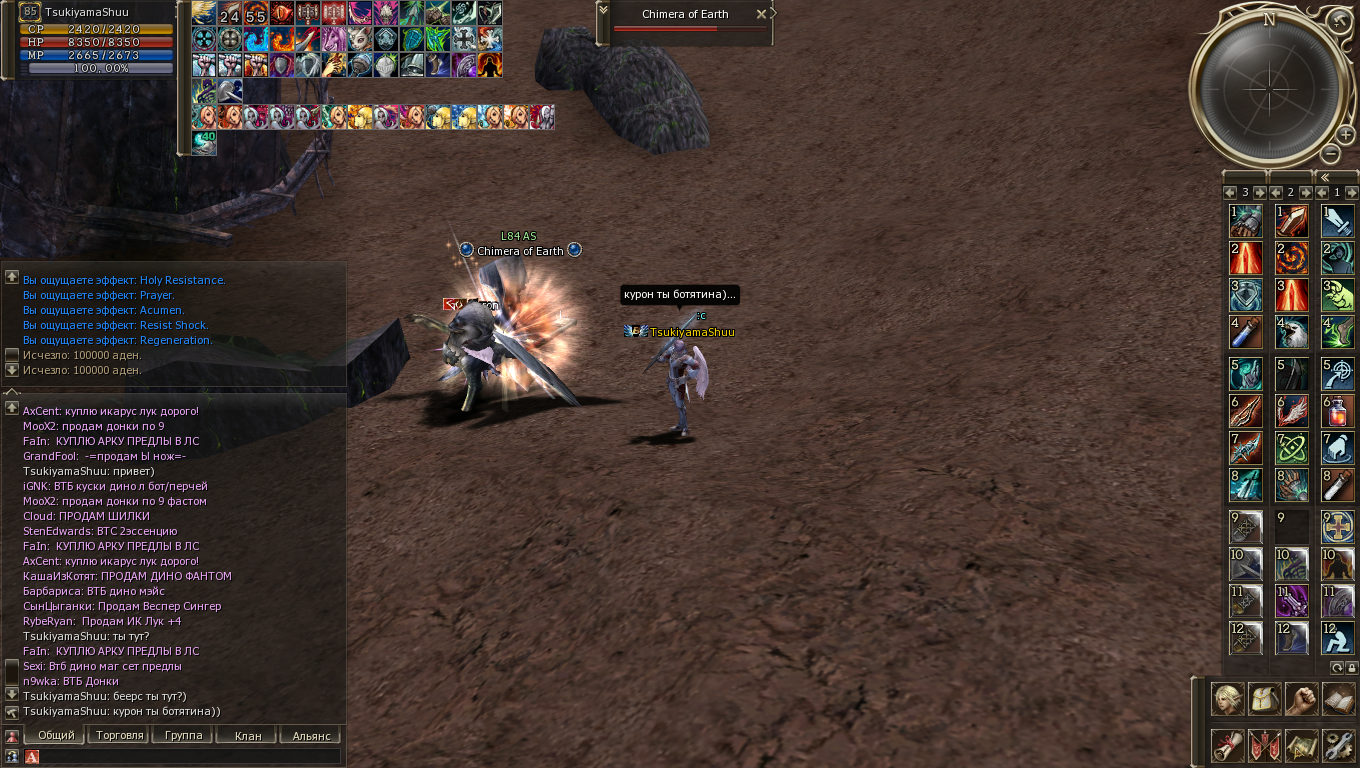Open the quest scroll icon
Image resolution: width=1360 pixels, height=768 pixels.
pos(1228,745)
